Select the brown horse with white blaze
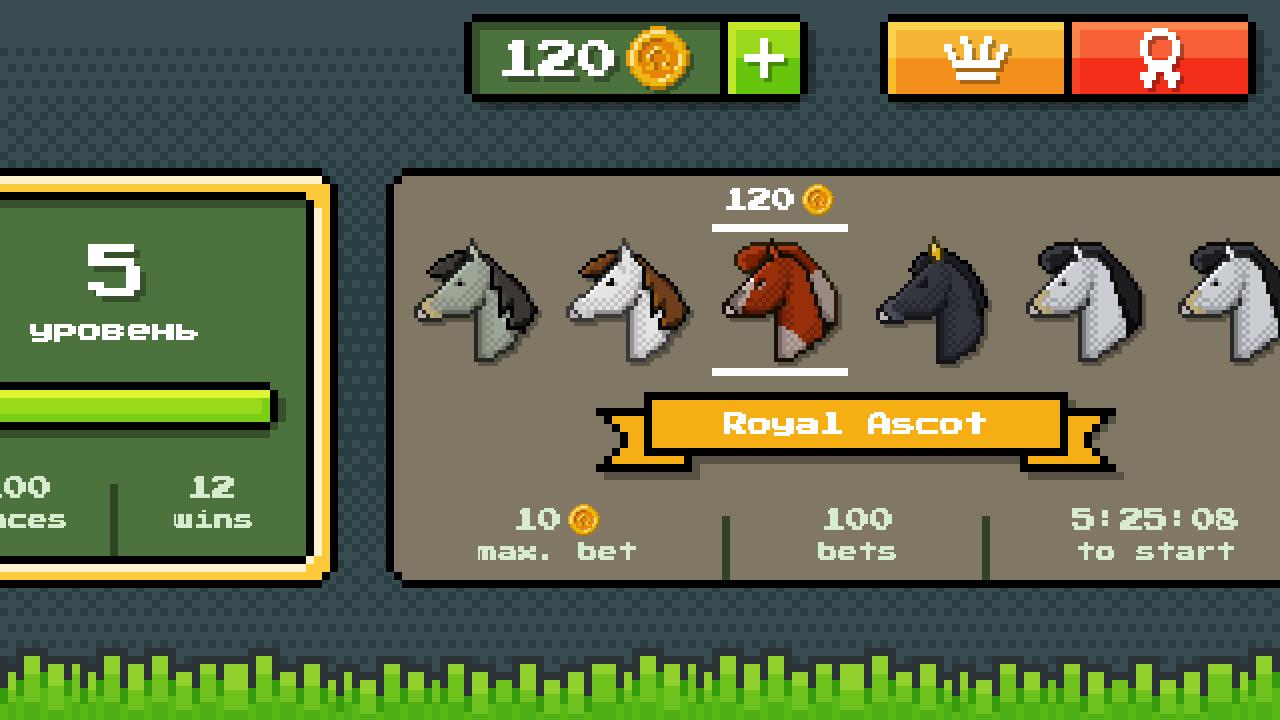The image size is (1280, 720). tap(780, 300)
